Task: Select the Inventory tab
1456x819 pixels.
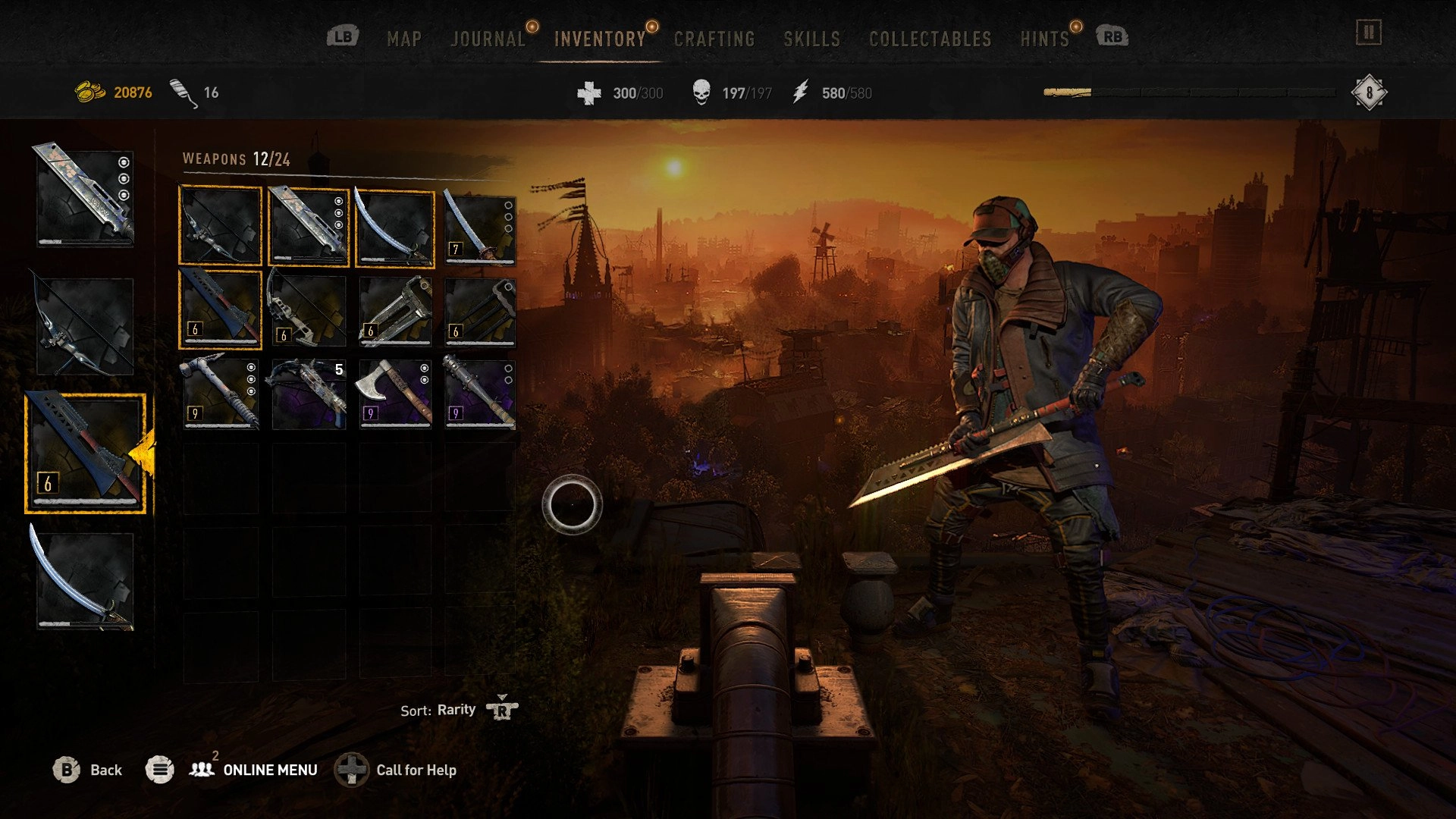Action: [599, 39]
